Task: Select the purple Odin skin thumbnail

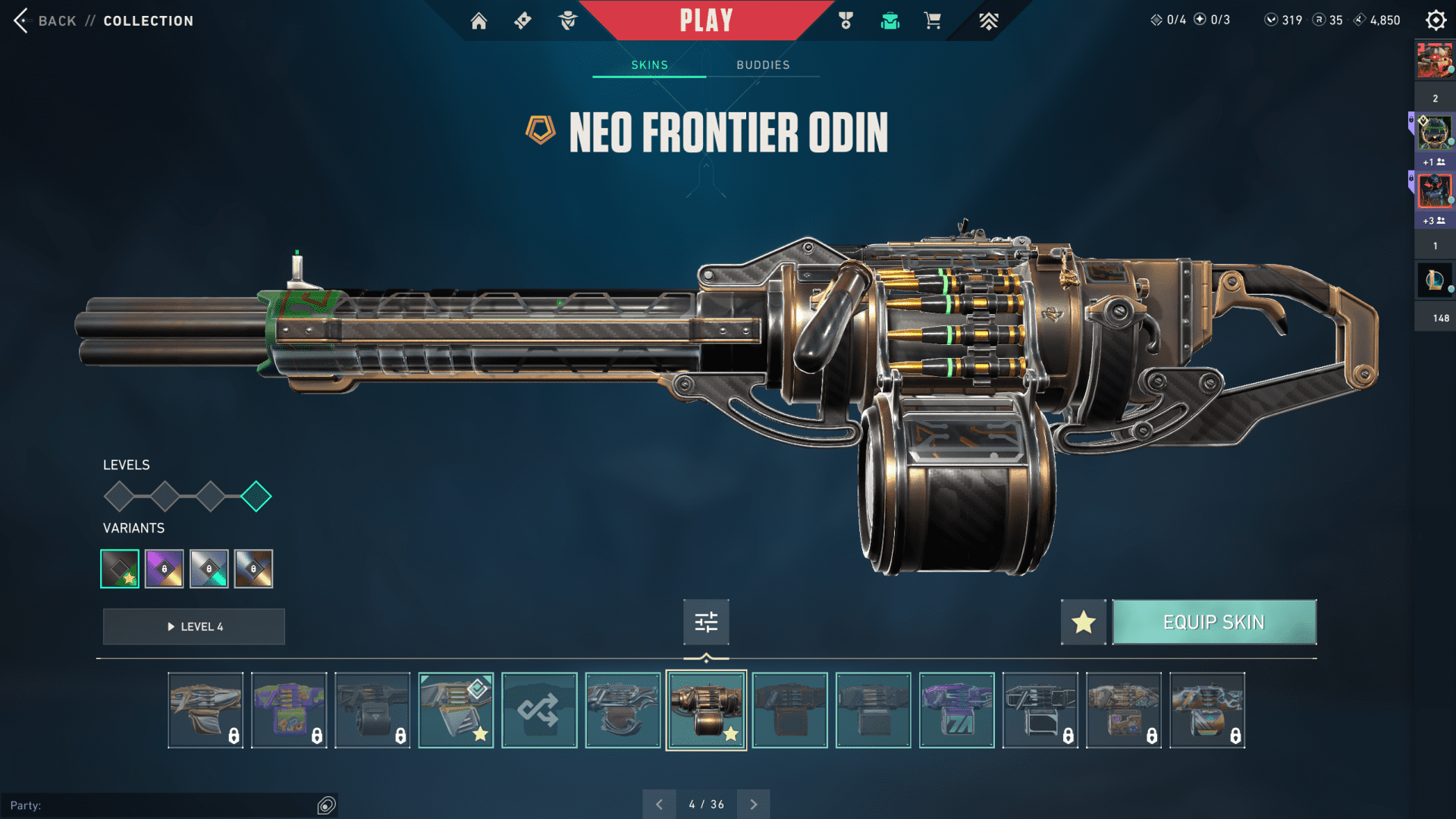Action: click(956, 711)
